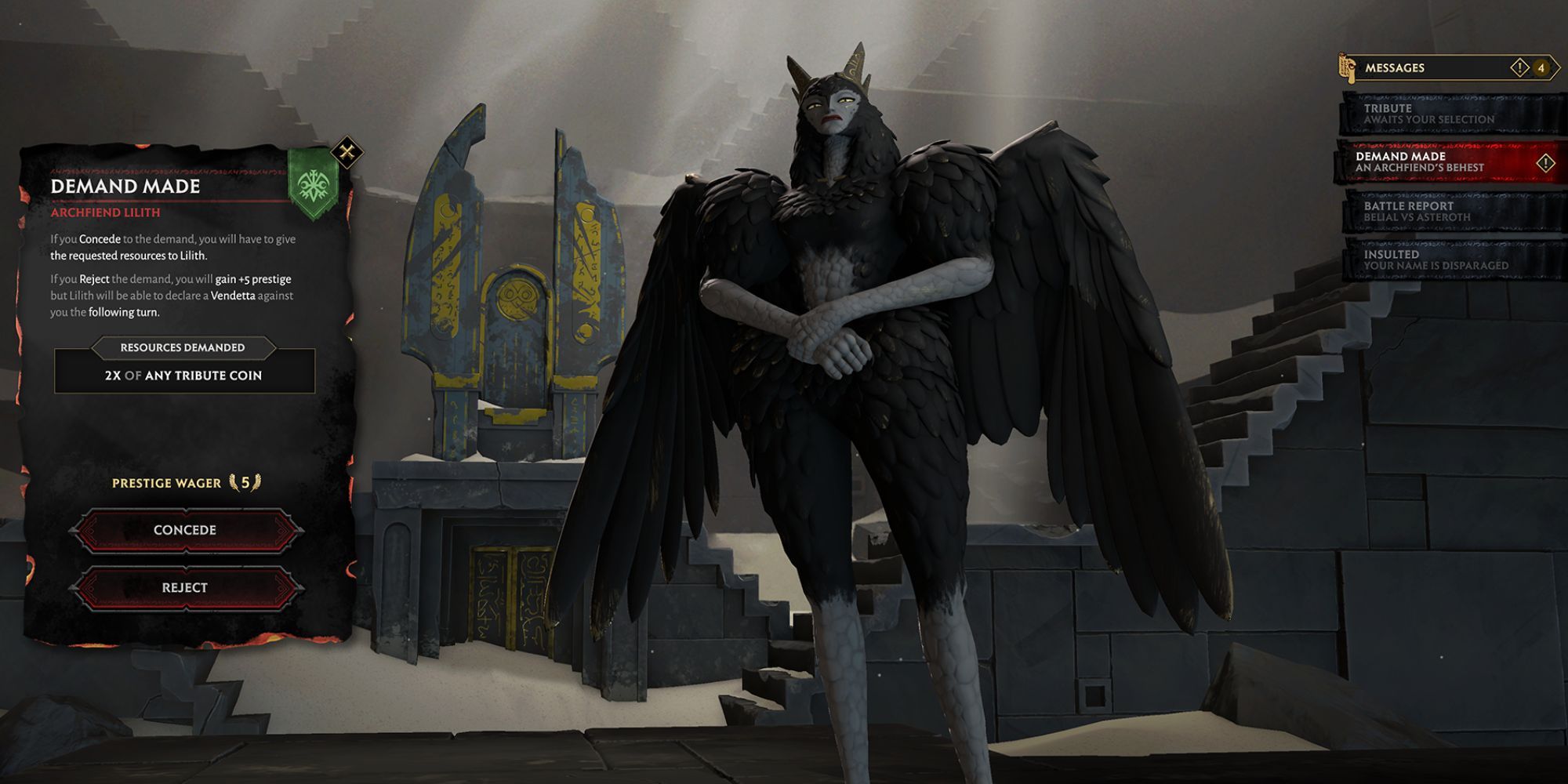Click the Messages scroll icon
Image resolution: width=1568 pixels, height=784 pixels.
pyautogui.click(x=1348, y=67)
